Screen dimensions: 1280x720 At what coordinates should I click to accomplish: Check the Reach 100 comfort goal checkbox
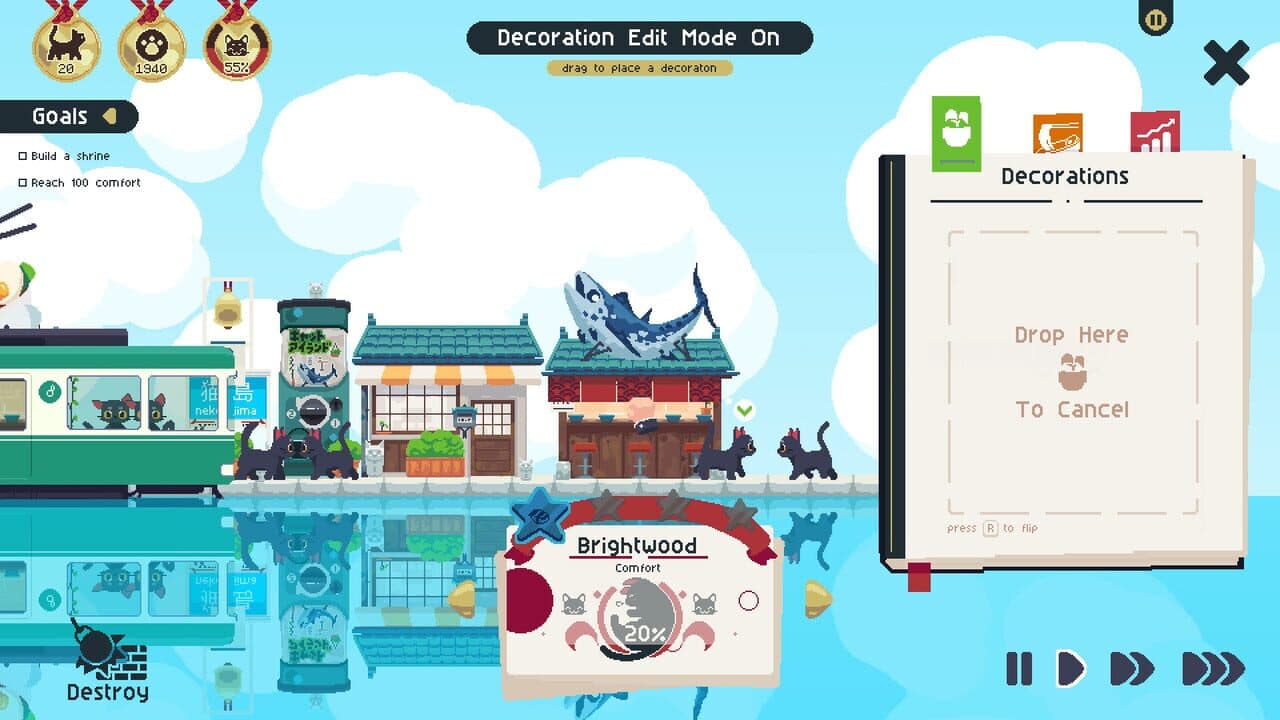click(21, 182)
